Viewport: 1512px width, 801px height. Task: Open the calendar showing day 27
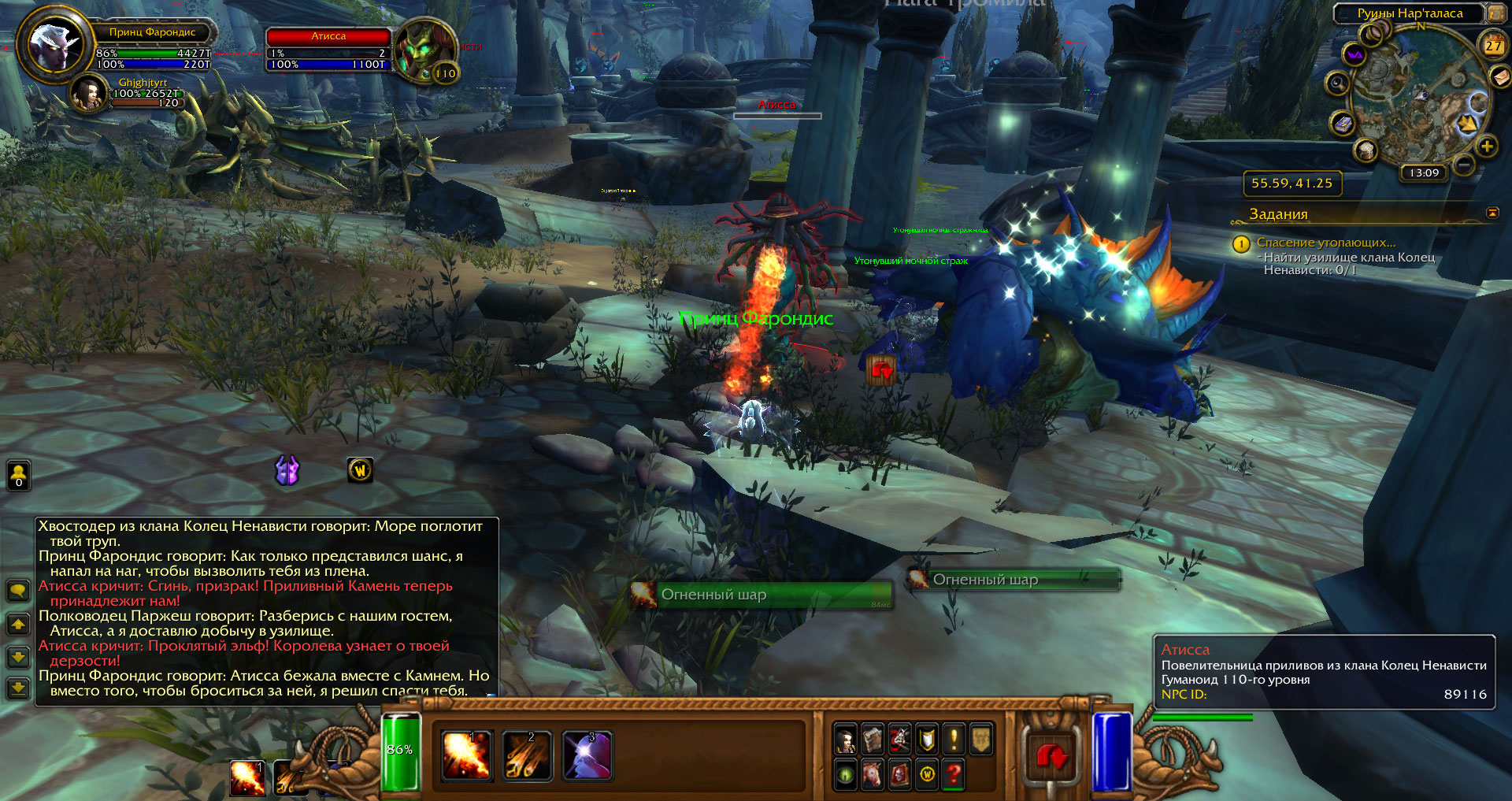tap(1493, 46)
